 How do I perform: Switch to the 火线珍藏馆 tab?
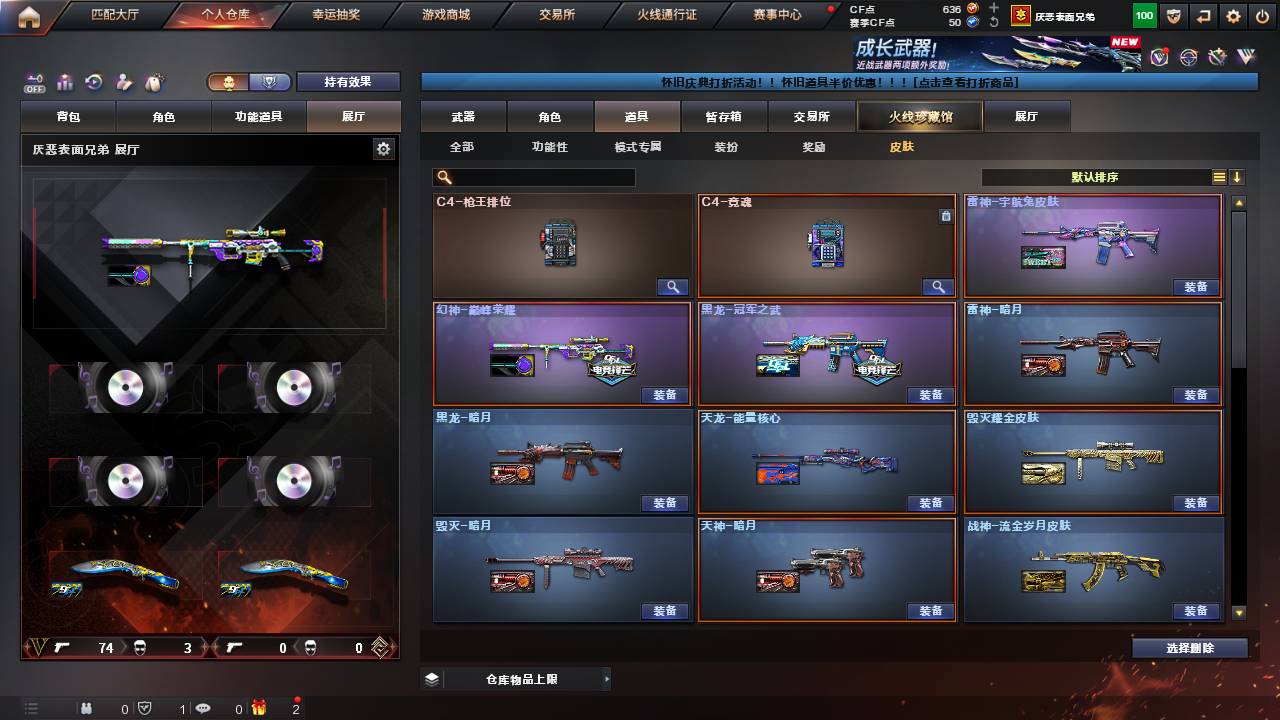tap(919, 116)
